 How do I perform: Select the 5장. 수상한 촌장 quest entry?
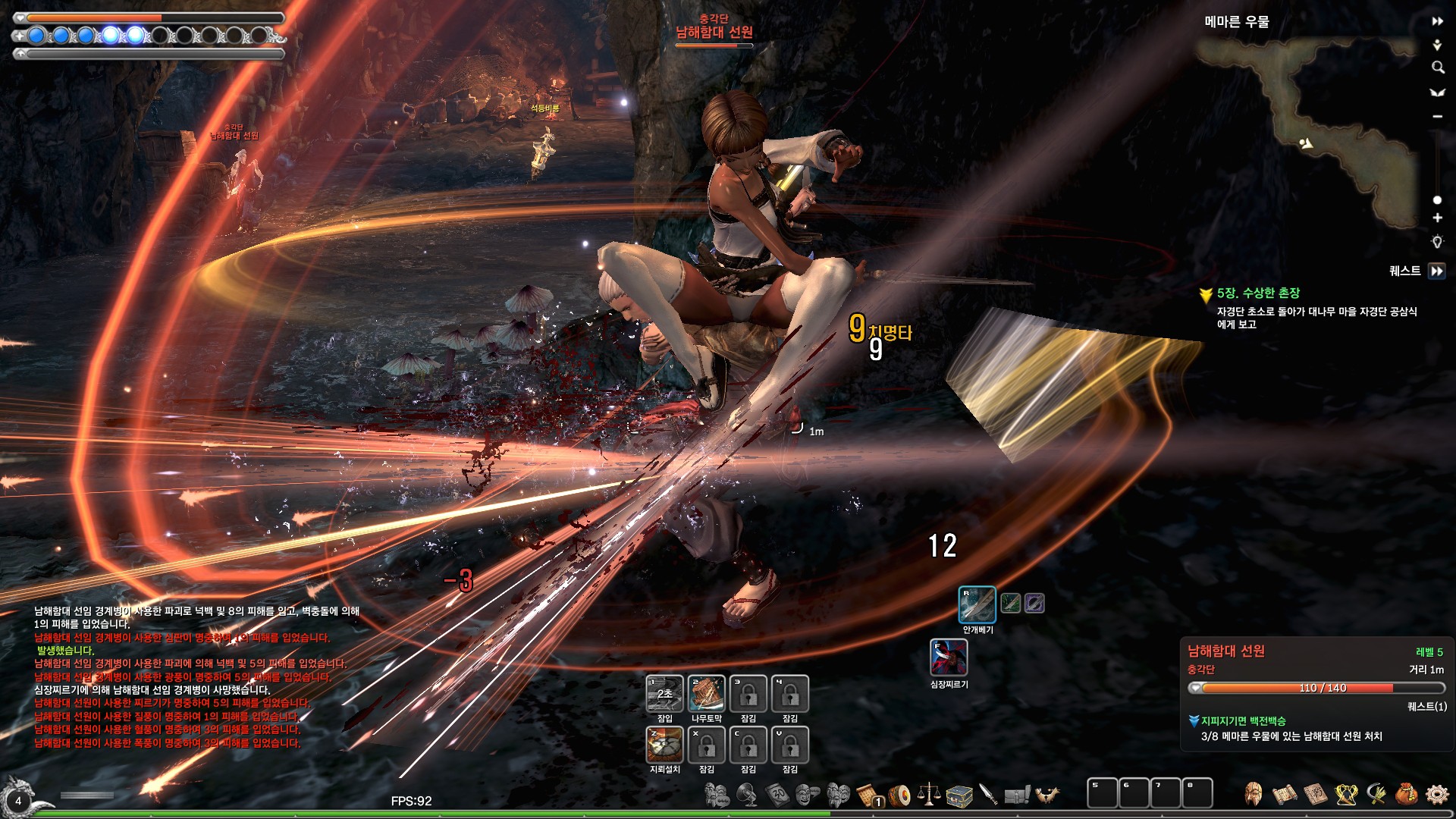click(1258, 293)
